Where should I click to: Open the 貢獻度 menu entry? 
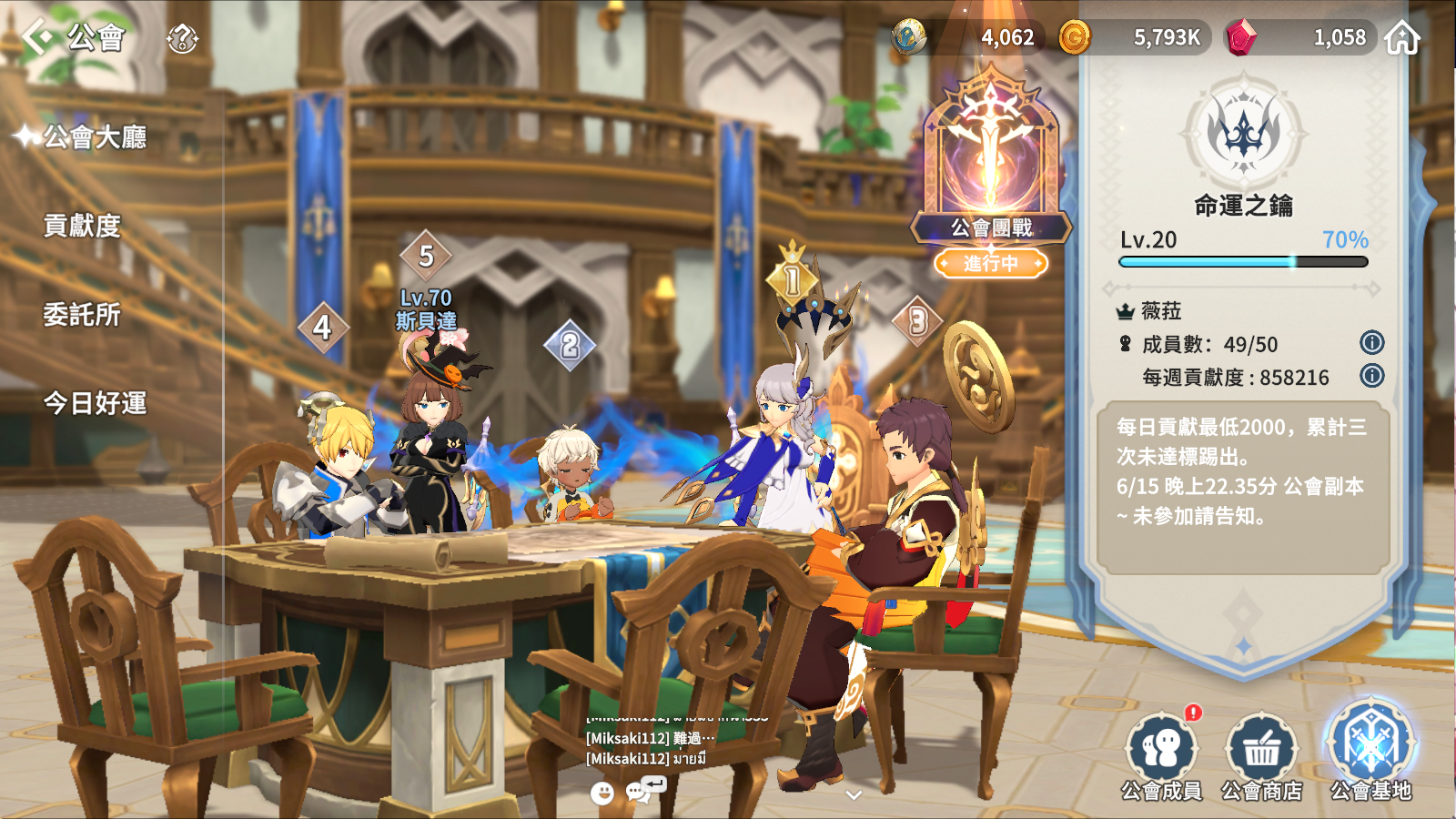(82, 226)
